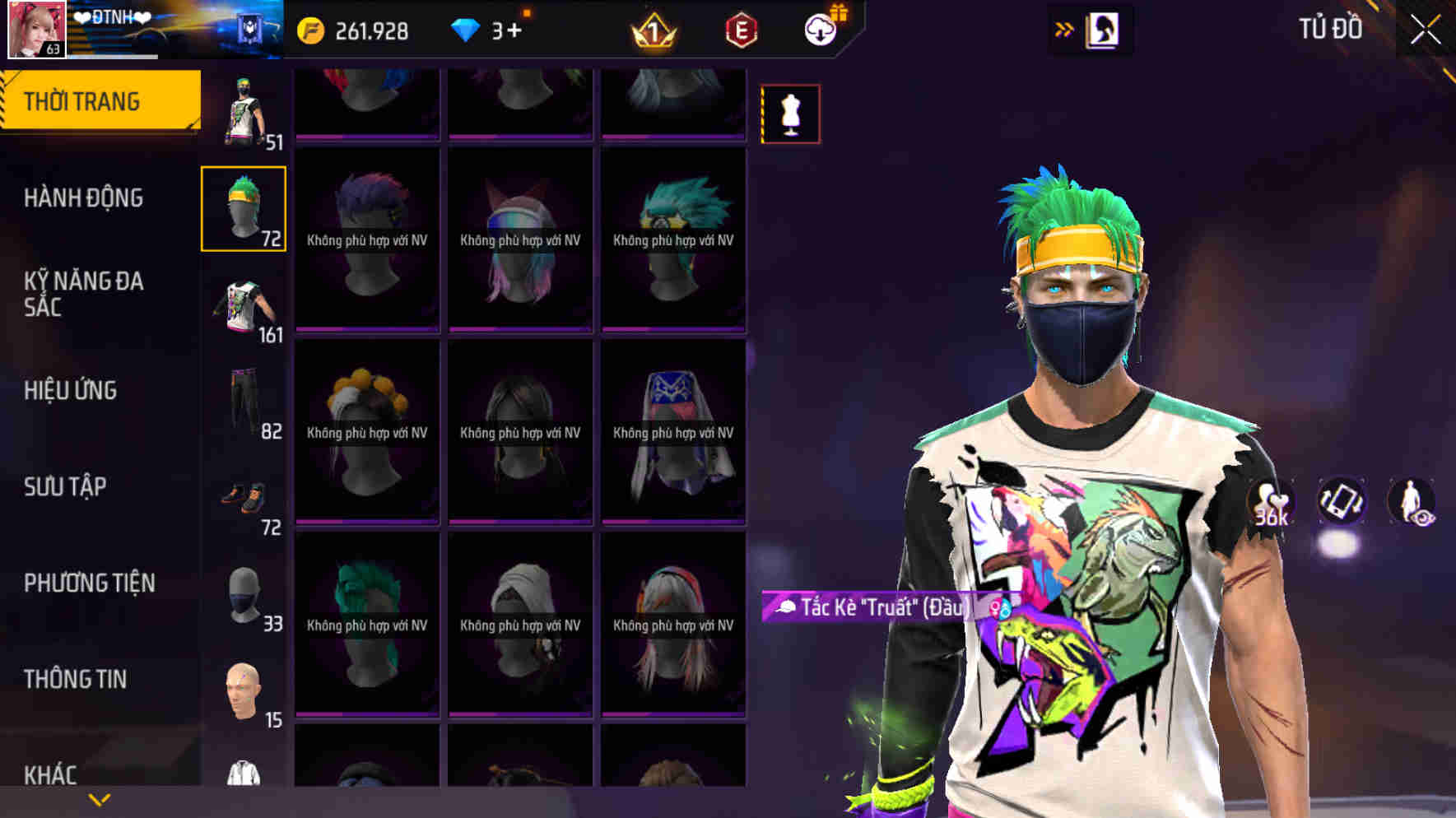Click the red E event badge
The width and height of the screenshot is (1456, 818).
tap(738, 30)
